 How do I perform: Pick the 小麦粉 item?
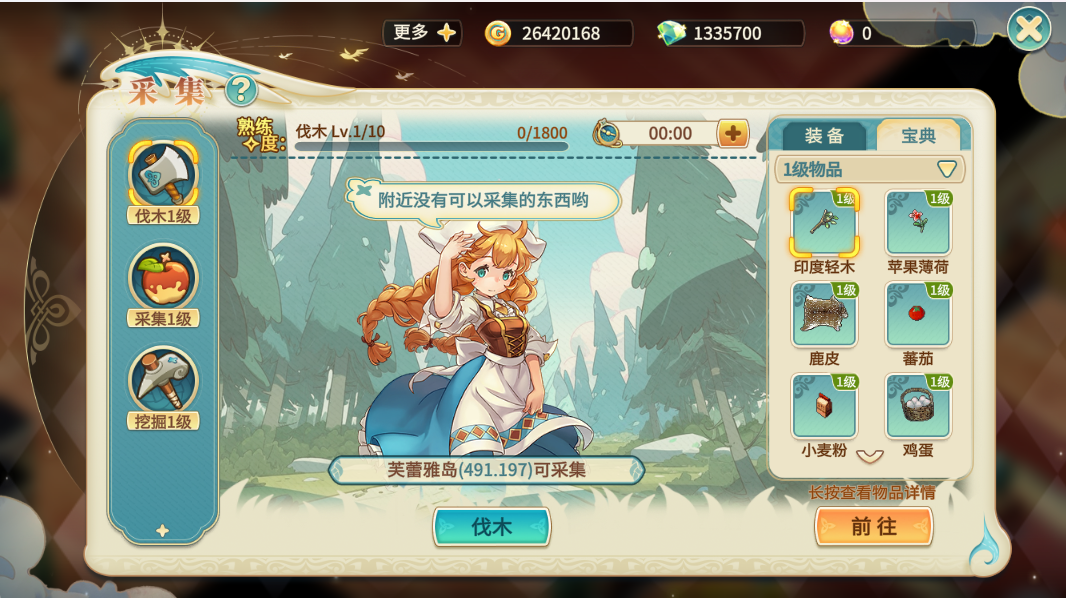point(824,407)
